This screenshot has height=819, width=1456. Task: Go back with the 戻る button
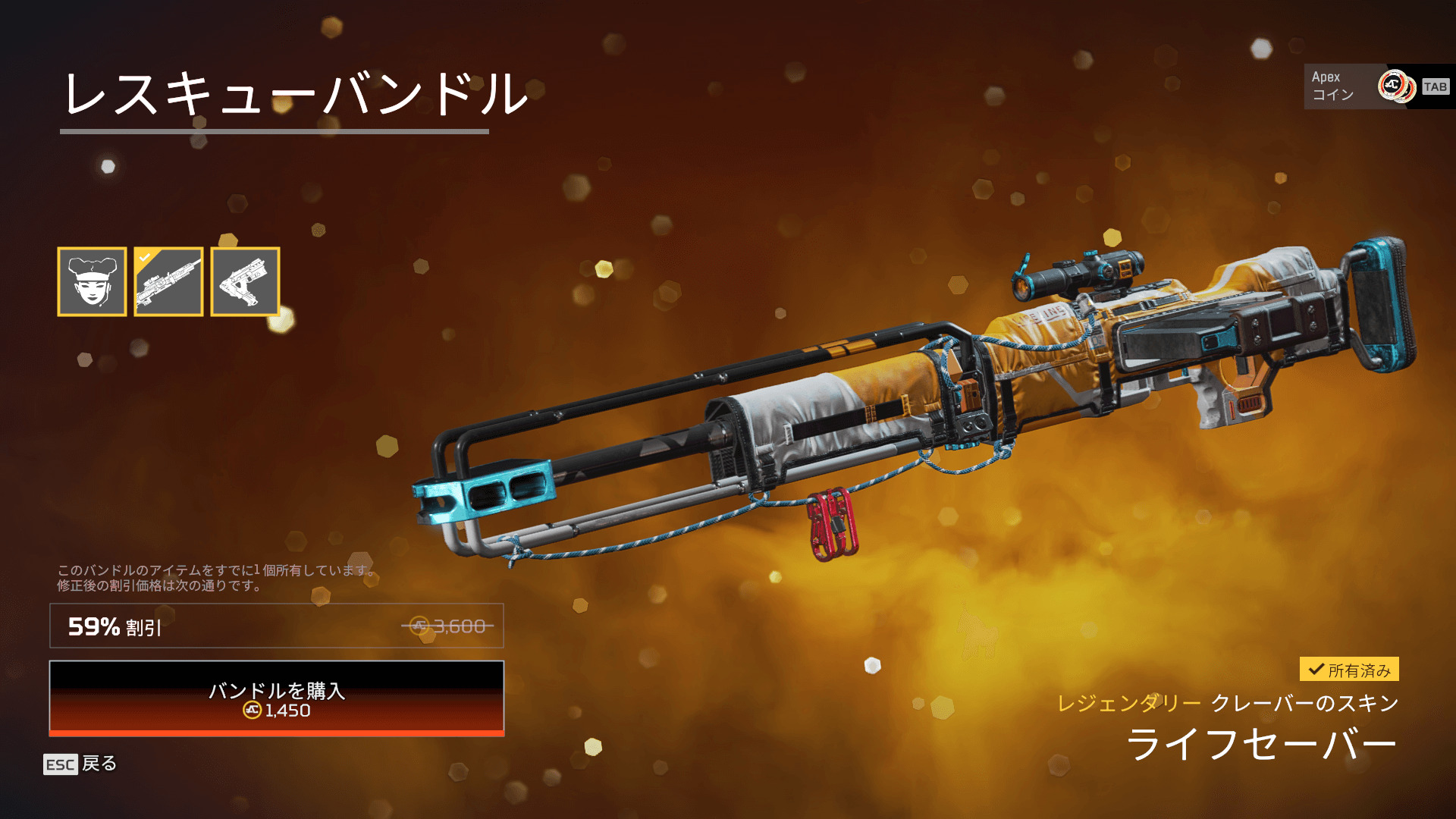(81, 764)
